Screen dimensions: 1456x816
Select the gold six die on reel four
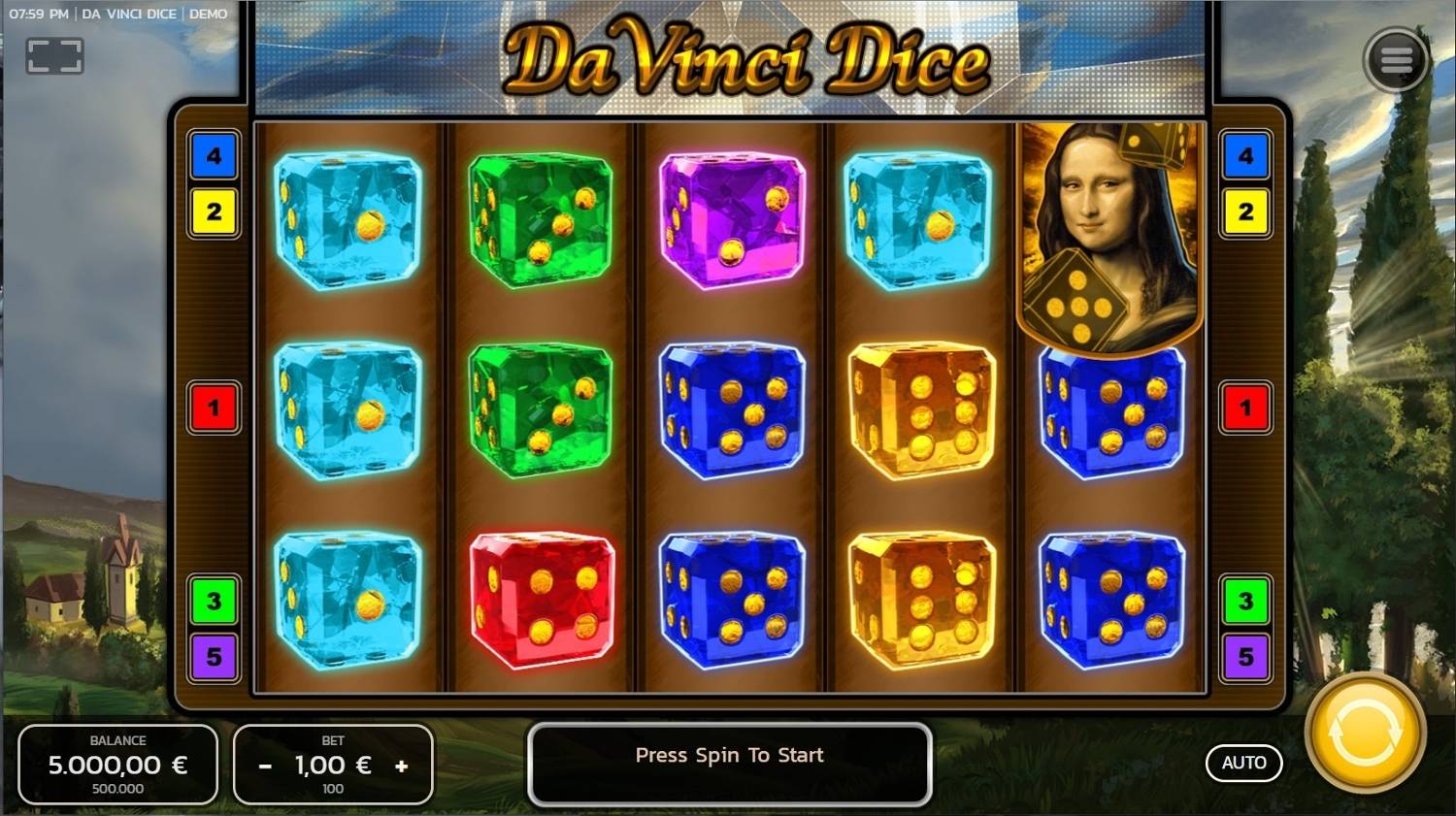pos(920,410)
